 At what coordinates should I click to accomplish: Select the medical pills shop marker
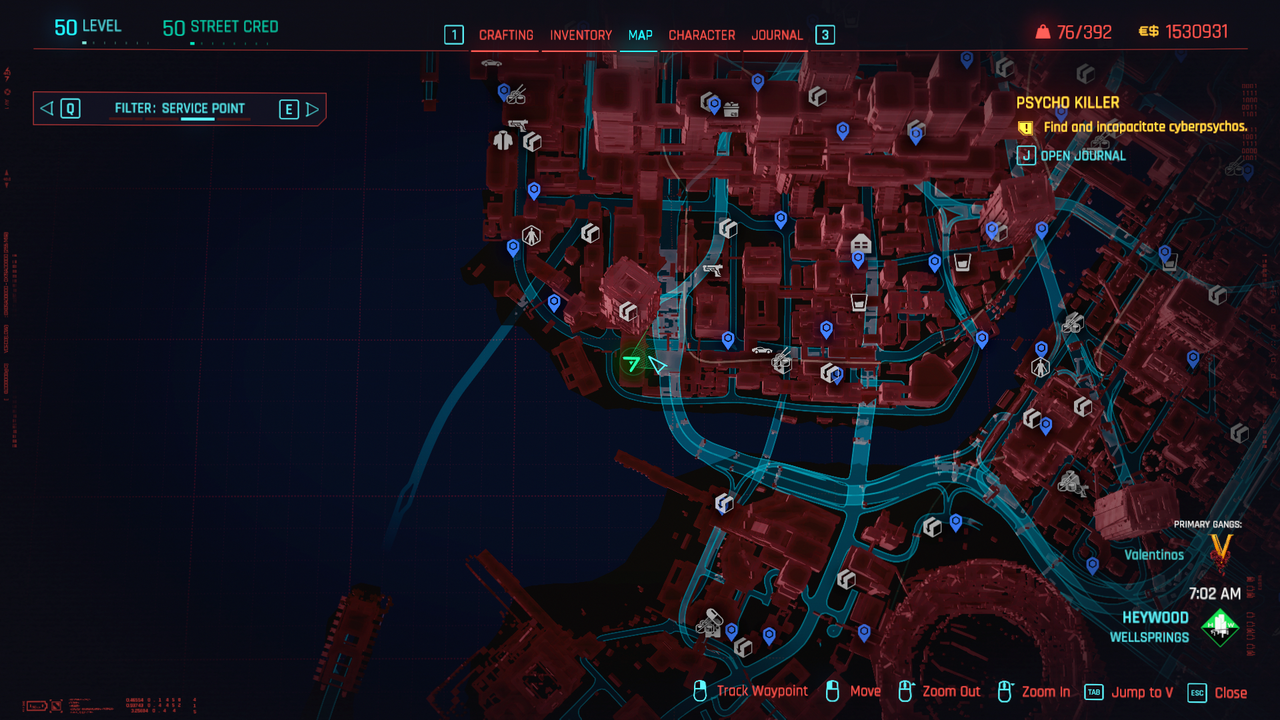tap(709, 623)
